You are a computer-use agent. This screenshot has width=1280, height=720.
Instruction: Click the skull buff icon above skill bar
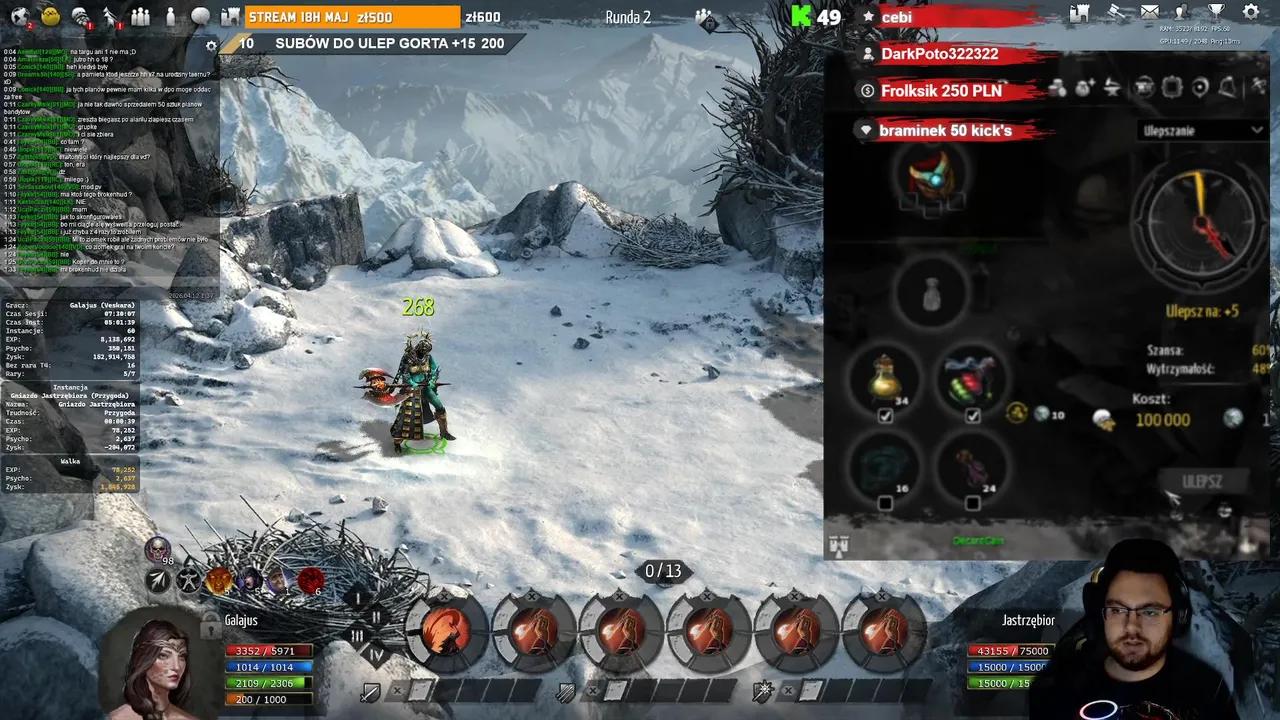pyautogui.click(x=157, y=549)
